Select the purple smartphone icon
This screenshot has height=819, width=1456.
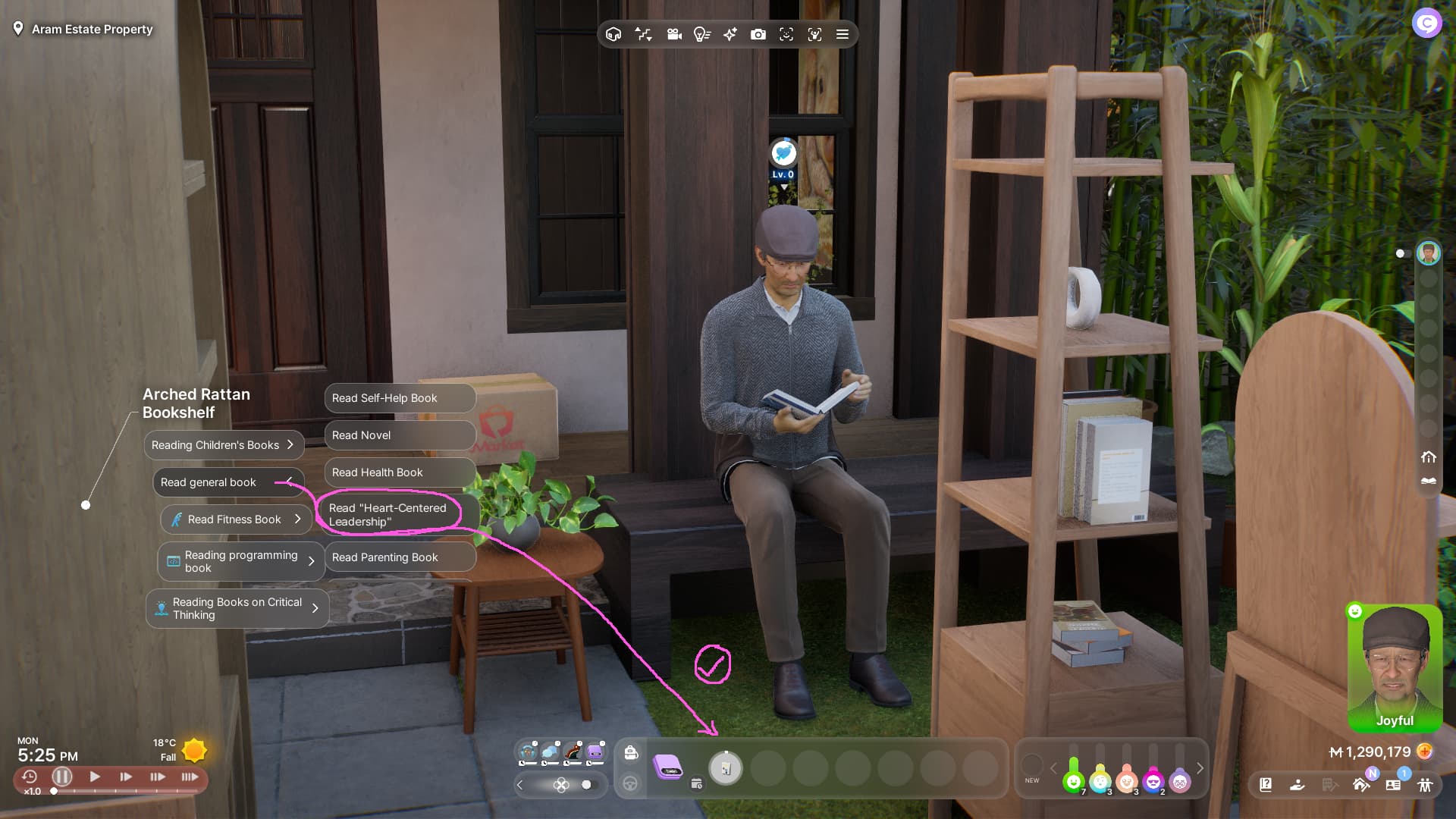[667, 767]
